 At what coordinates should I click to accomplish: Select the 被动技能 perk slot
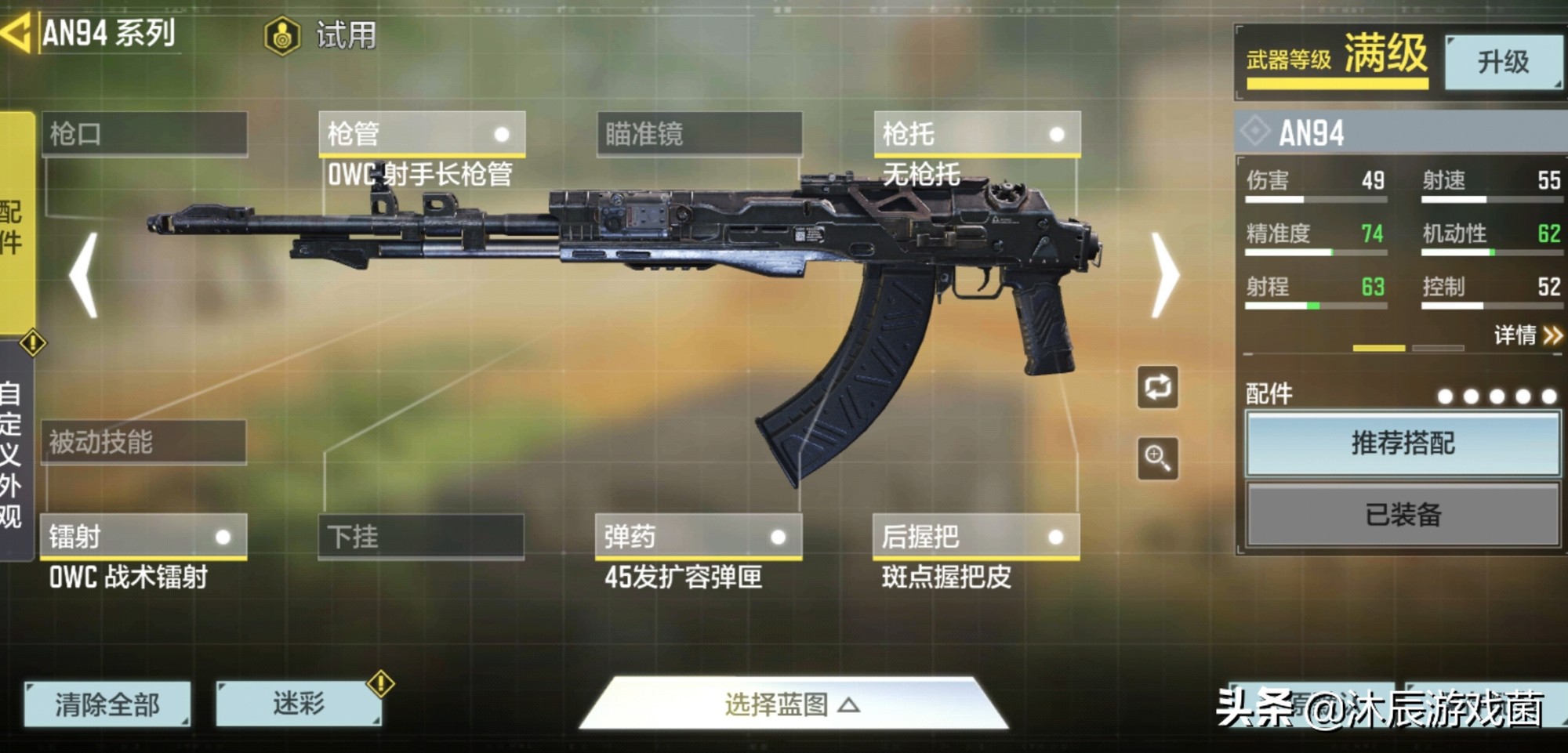tap(143, 442)
